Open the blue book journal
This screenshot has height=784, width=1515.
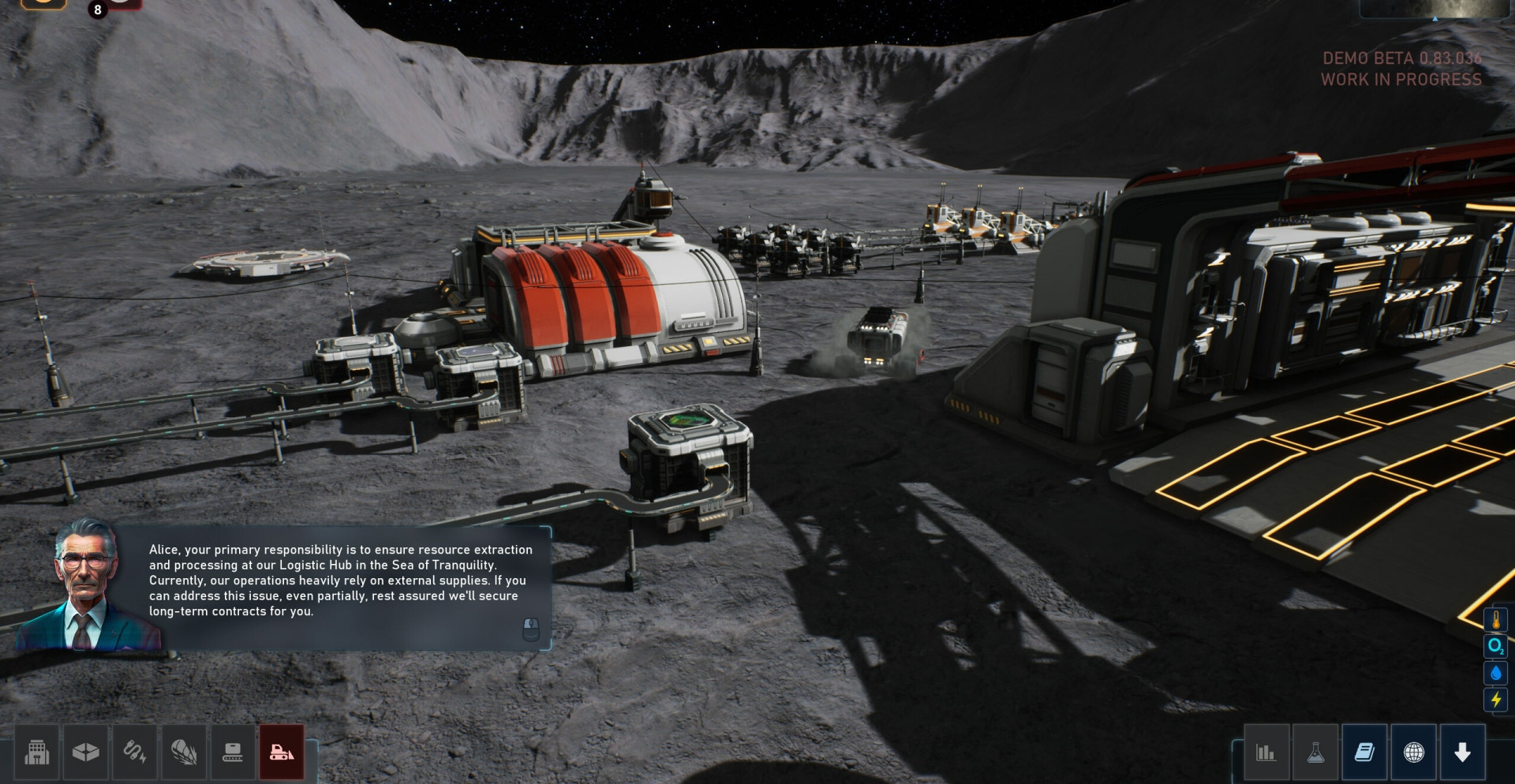1364,752
